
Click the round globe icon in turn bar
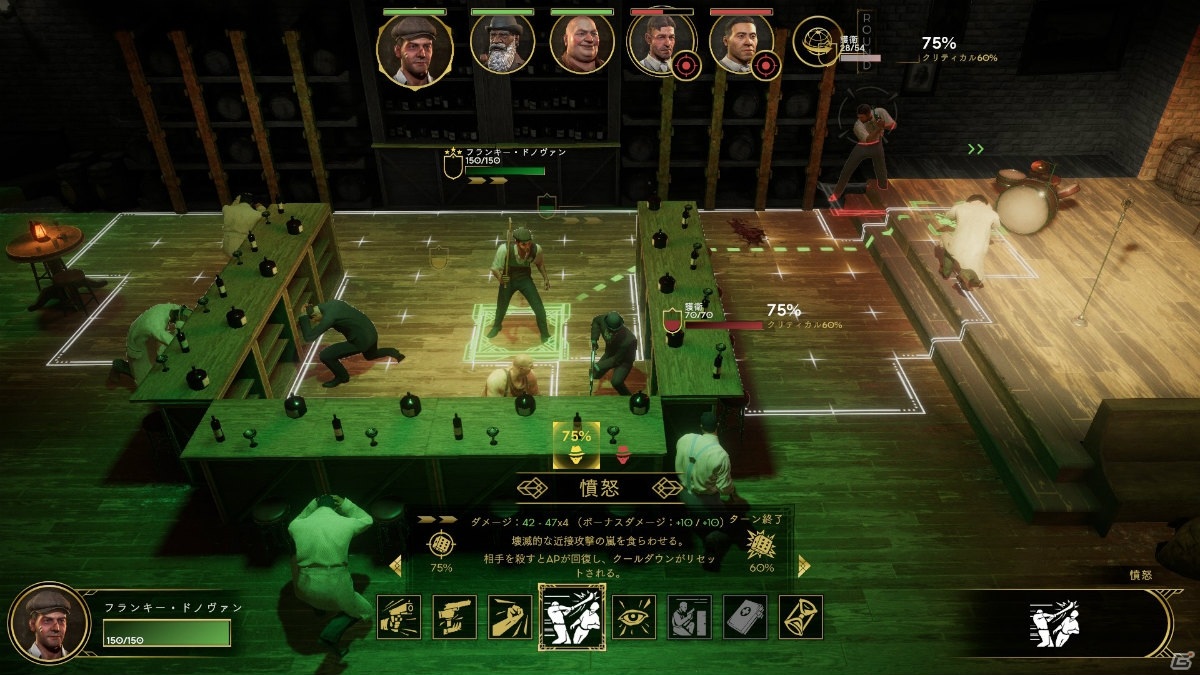point(815,43)
